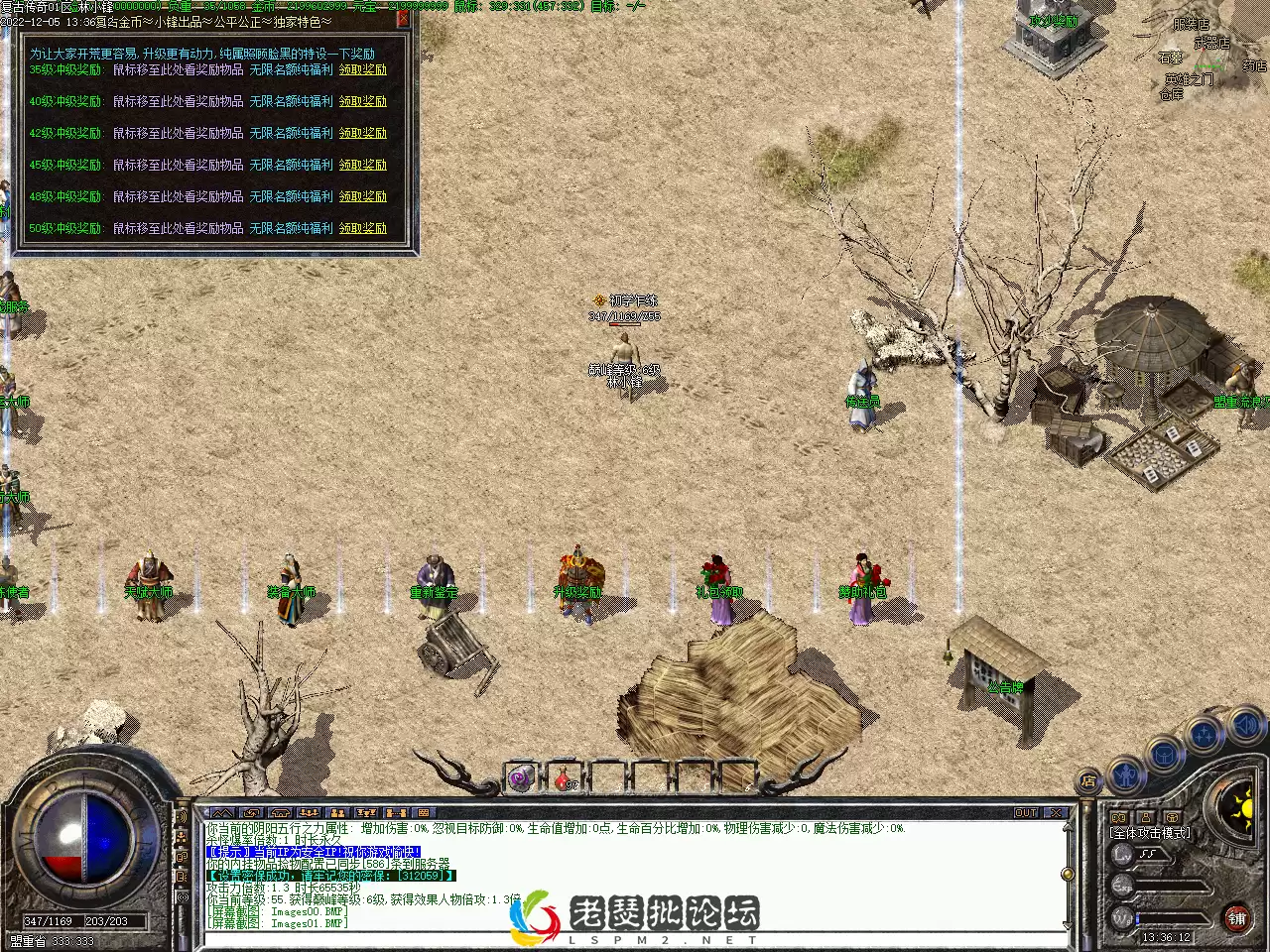Select the purple scroll belt slot

[x=522, y=779]
